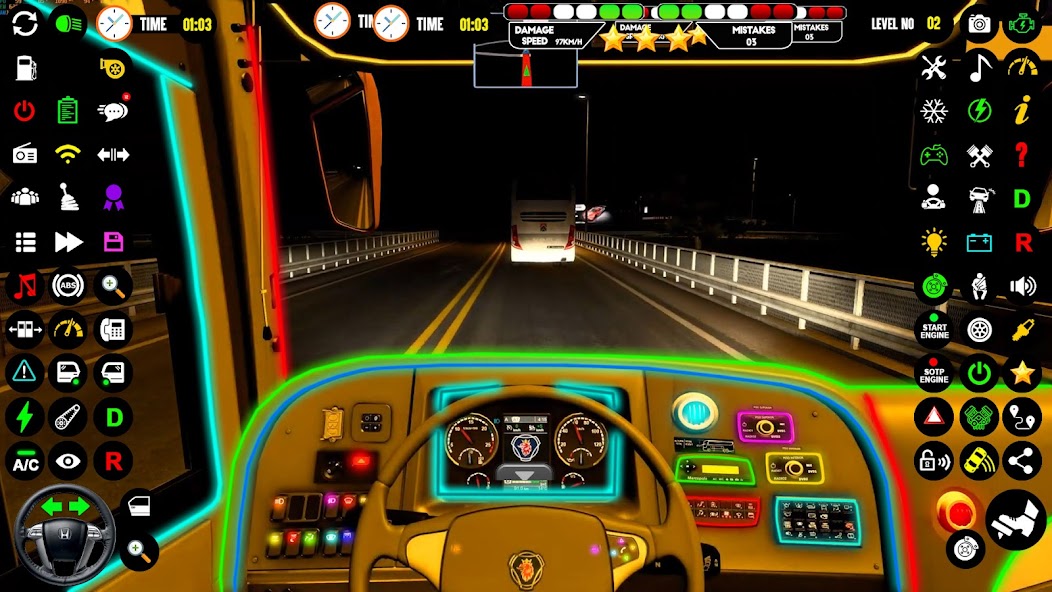Tap the refresh arrows icon
The height and width of the screenshot is (592, 1052).
pos(25,23)
